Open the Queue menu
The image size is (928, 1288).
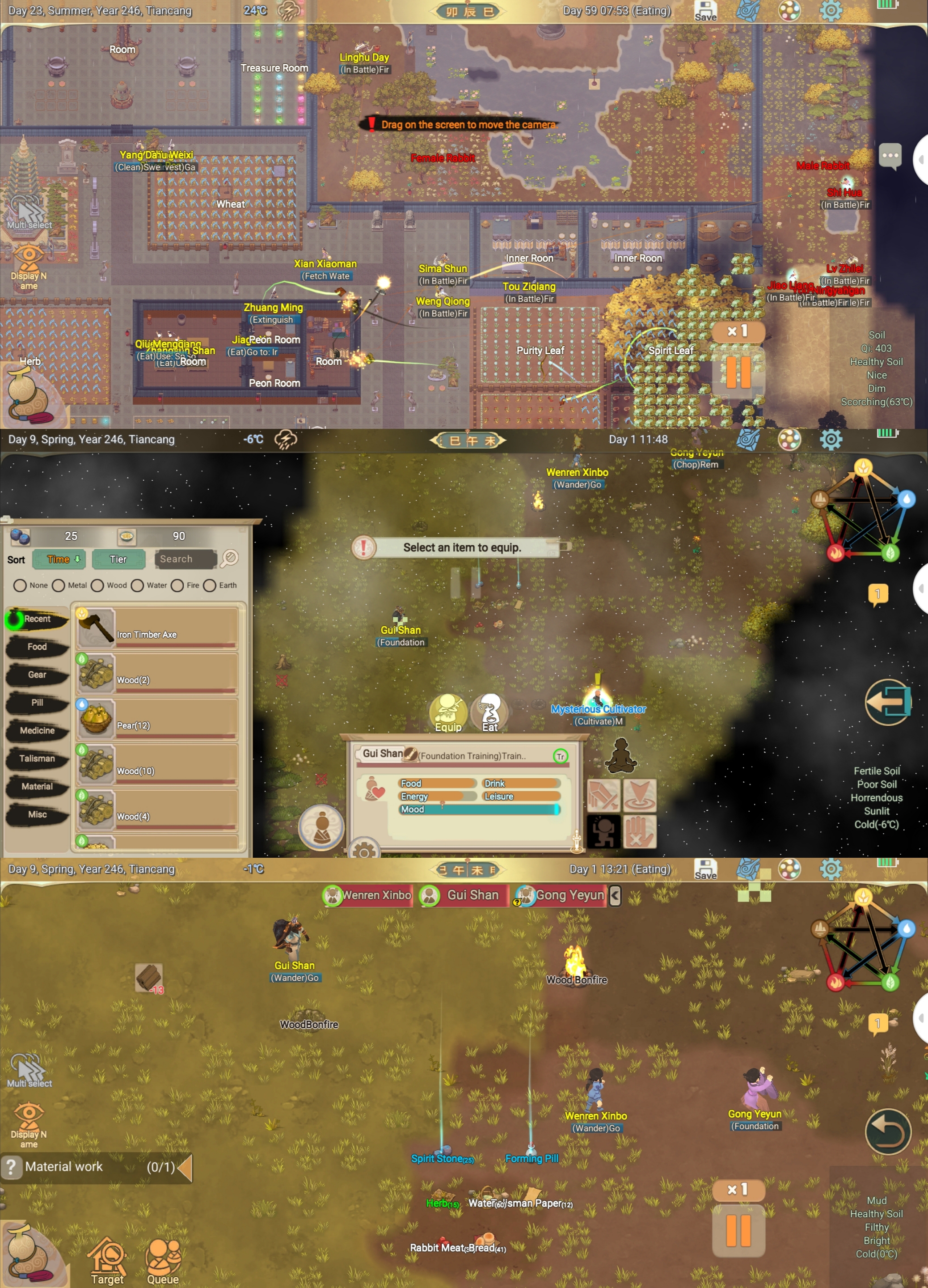(x=163, y=1261)
